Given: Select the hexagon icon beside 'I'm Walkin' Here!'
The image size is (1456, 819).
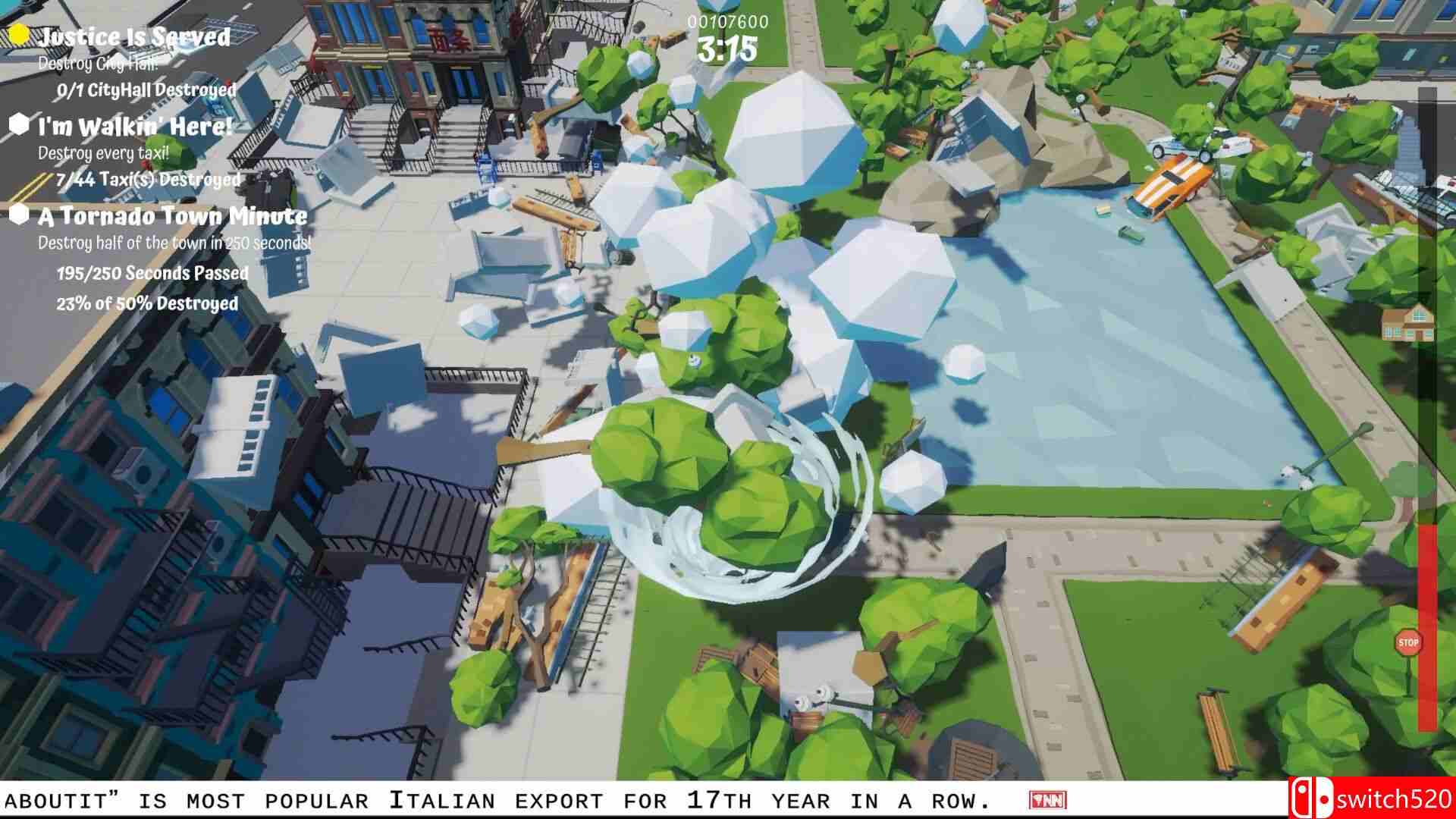Looking at the screenshot, I should [x=20, y=124].
